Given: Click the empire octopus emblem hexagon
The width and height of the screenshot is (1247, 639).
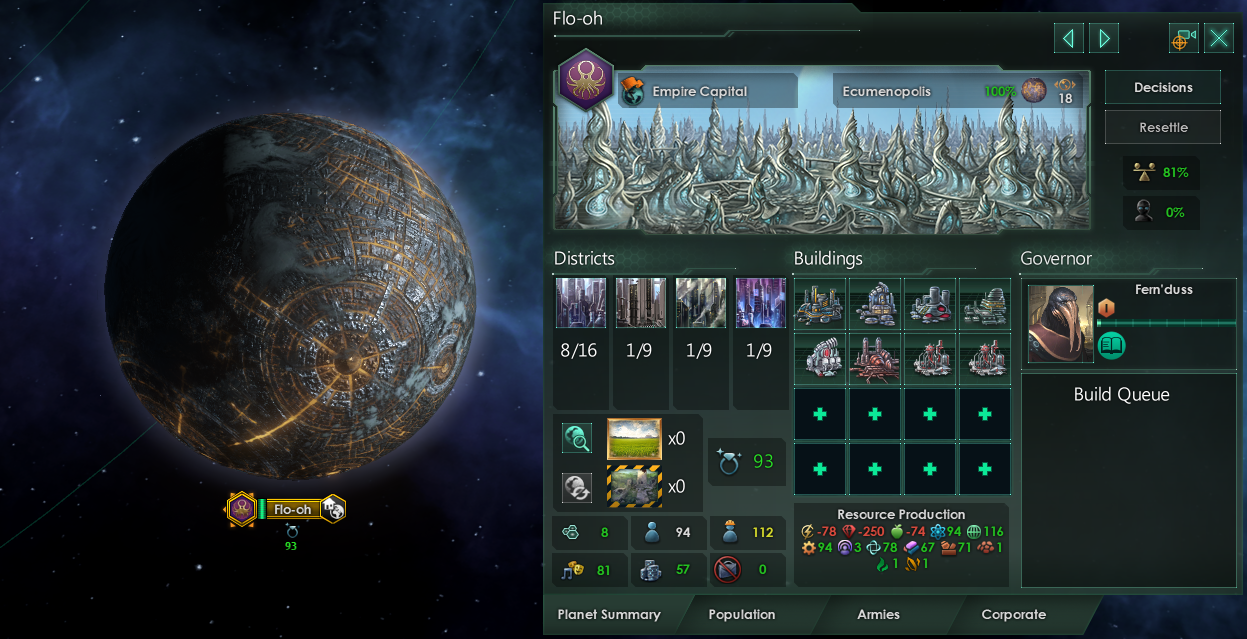Looking at the screenshot, I should pos(585,78).
